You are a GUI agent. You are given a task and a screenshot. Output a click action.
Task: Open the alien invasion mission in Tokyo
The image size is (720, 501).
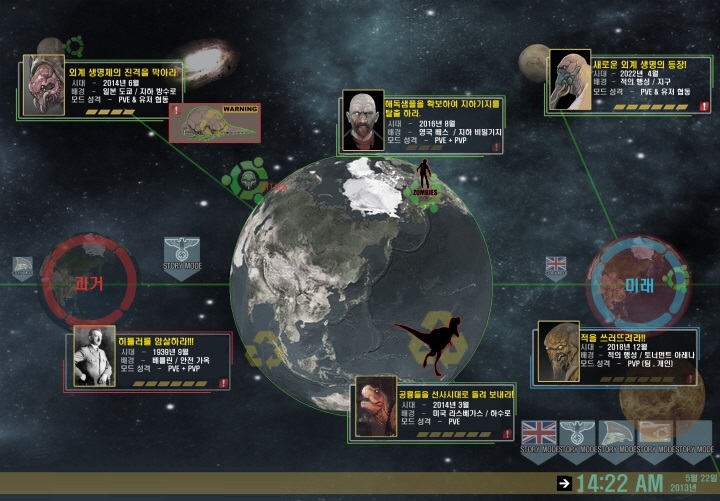[x=95, y=86]
